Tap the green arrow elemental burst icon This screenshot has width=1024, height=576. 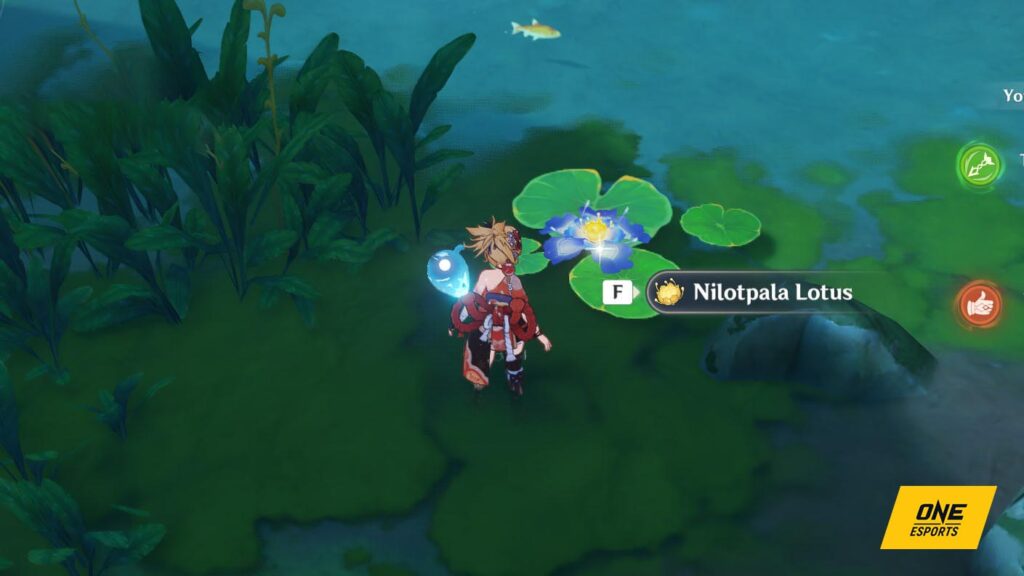click(x=979, y=163)
